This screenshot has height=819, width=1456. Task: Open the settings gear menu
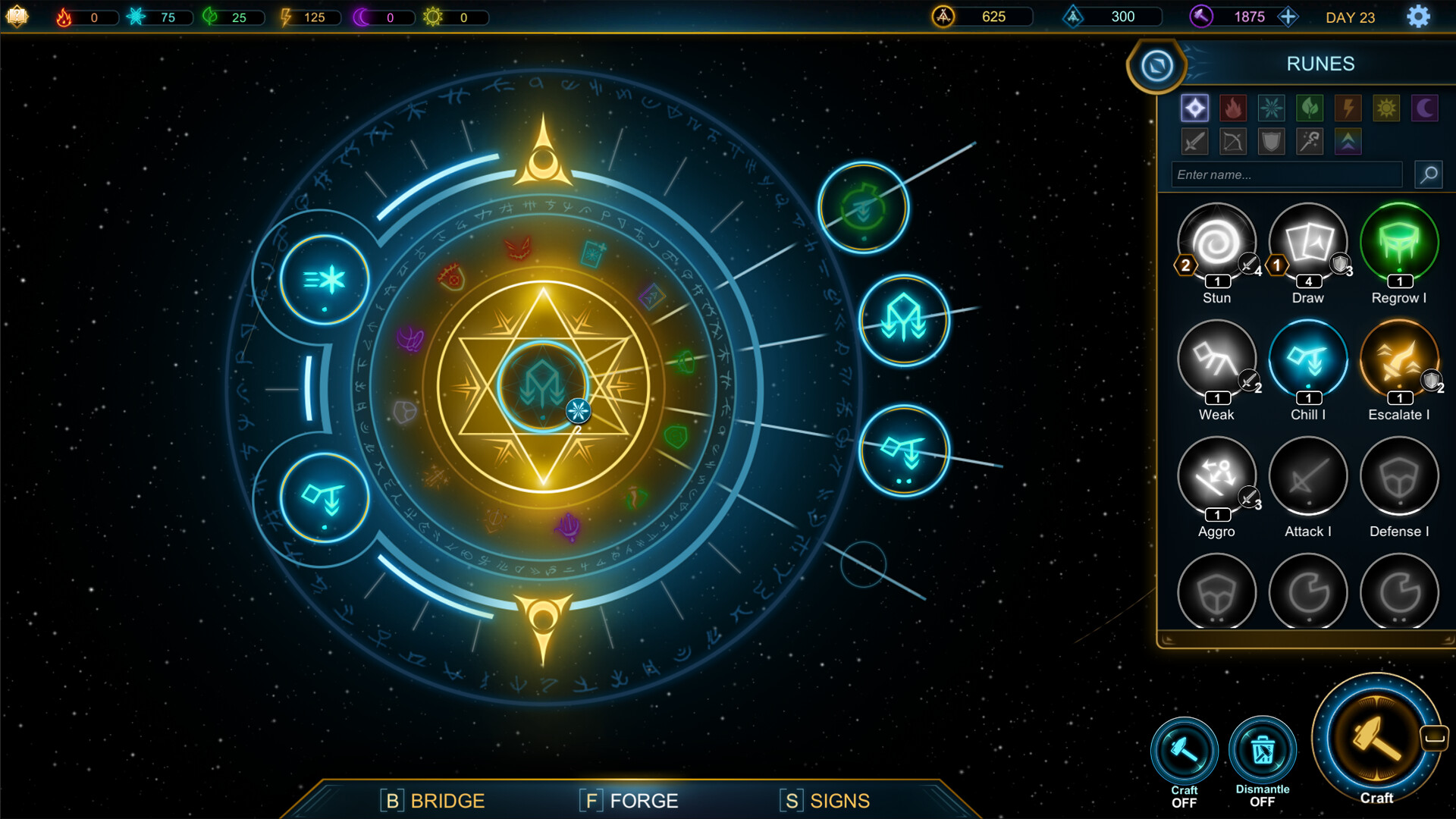(1417, 16)
